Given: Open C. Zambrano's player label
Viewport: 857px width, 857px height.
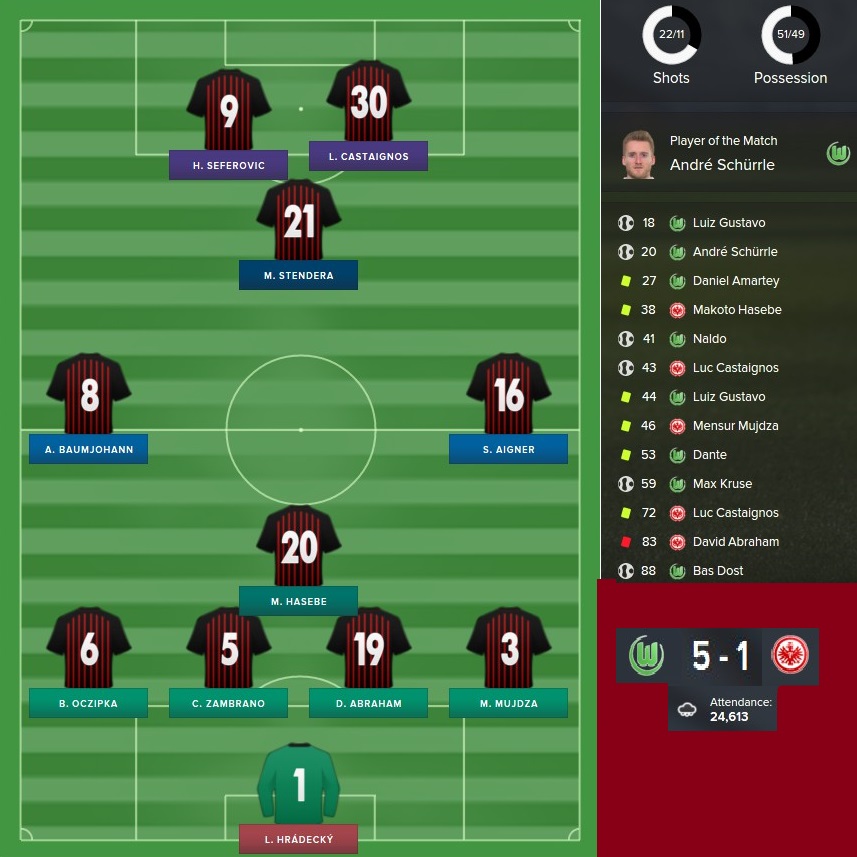Looking at the screenshot, I should pos(228,703).
